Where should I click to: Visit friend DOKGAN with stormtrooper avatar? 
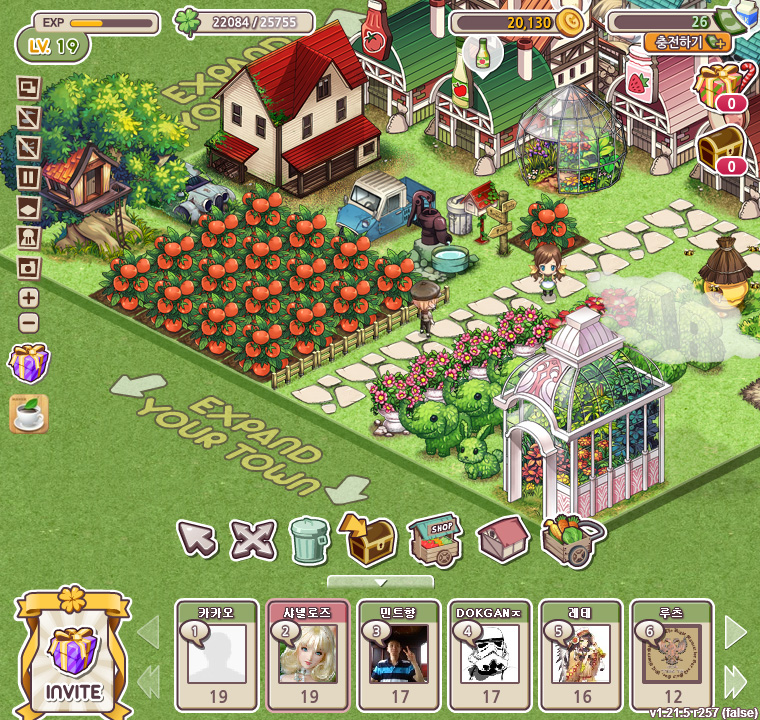pos(489,654)
